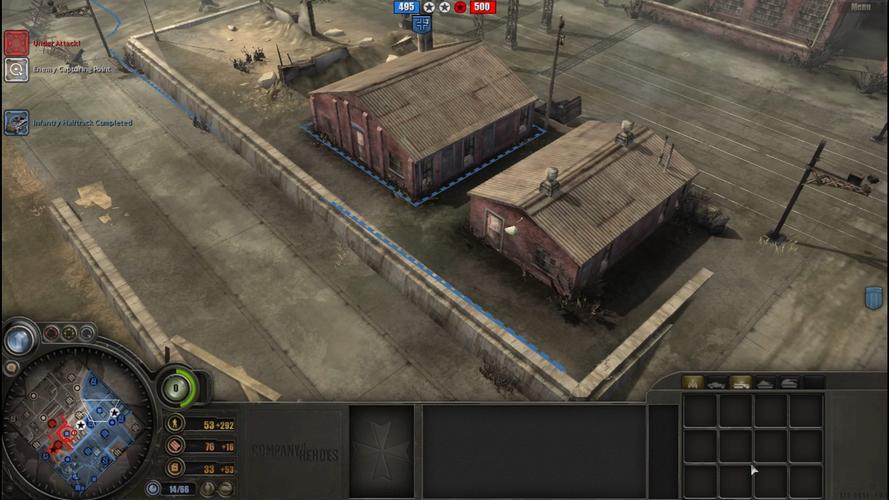Click the large blue globe button above minimap
This screenshot has width=889, height=500.
click(x=19, y=339)
